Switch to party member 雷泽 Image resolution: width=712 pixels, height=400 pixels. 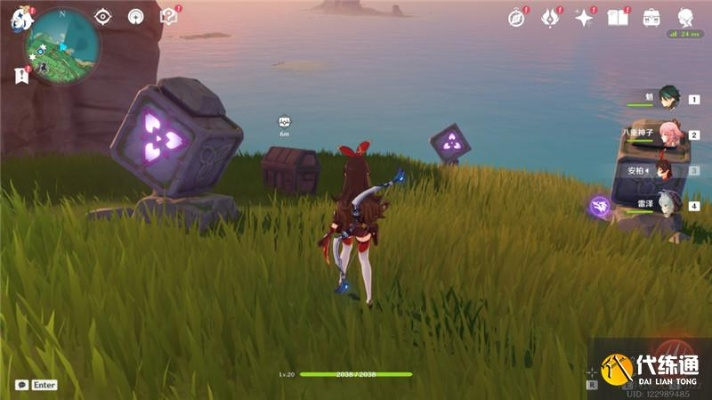click(668, 205)
